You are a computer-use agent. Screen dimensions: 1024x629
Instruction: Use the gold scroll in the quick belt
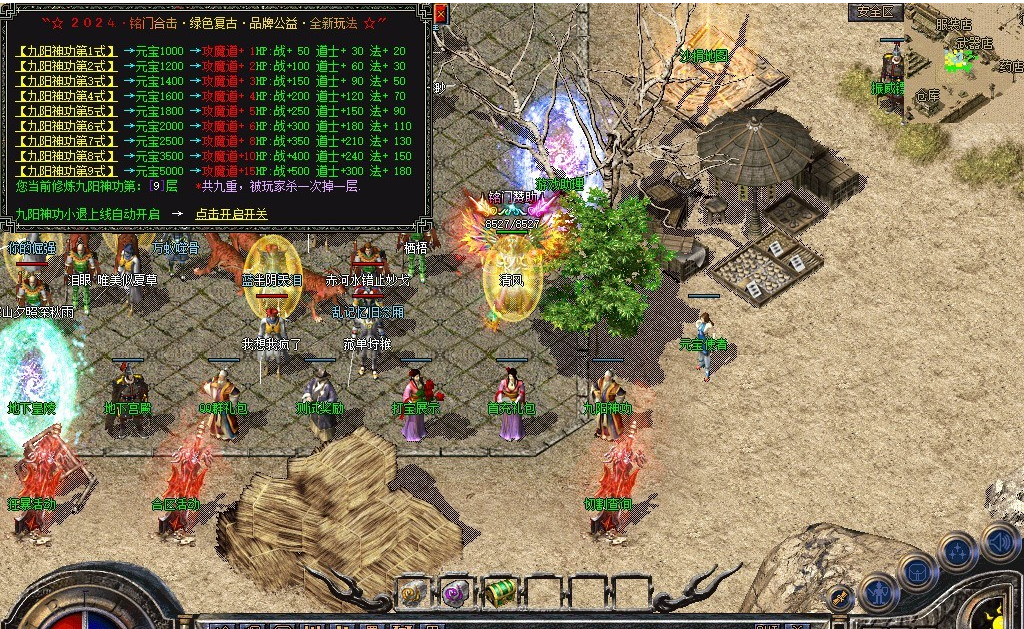pyautogui.click(x=412, y=593)
